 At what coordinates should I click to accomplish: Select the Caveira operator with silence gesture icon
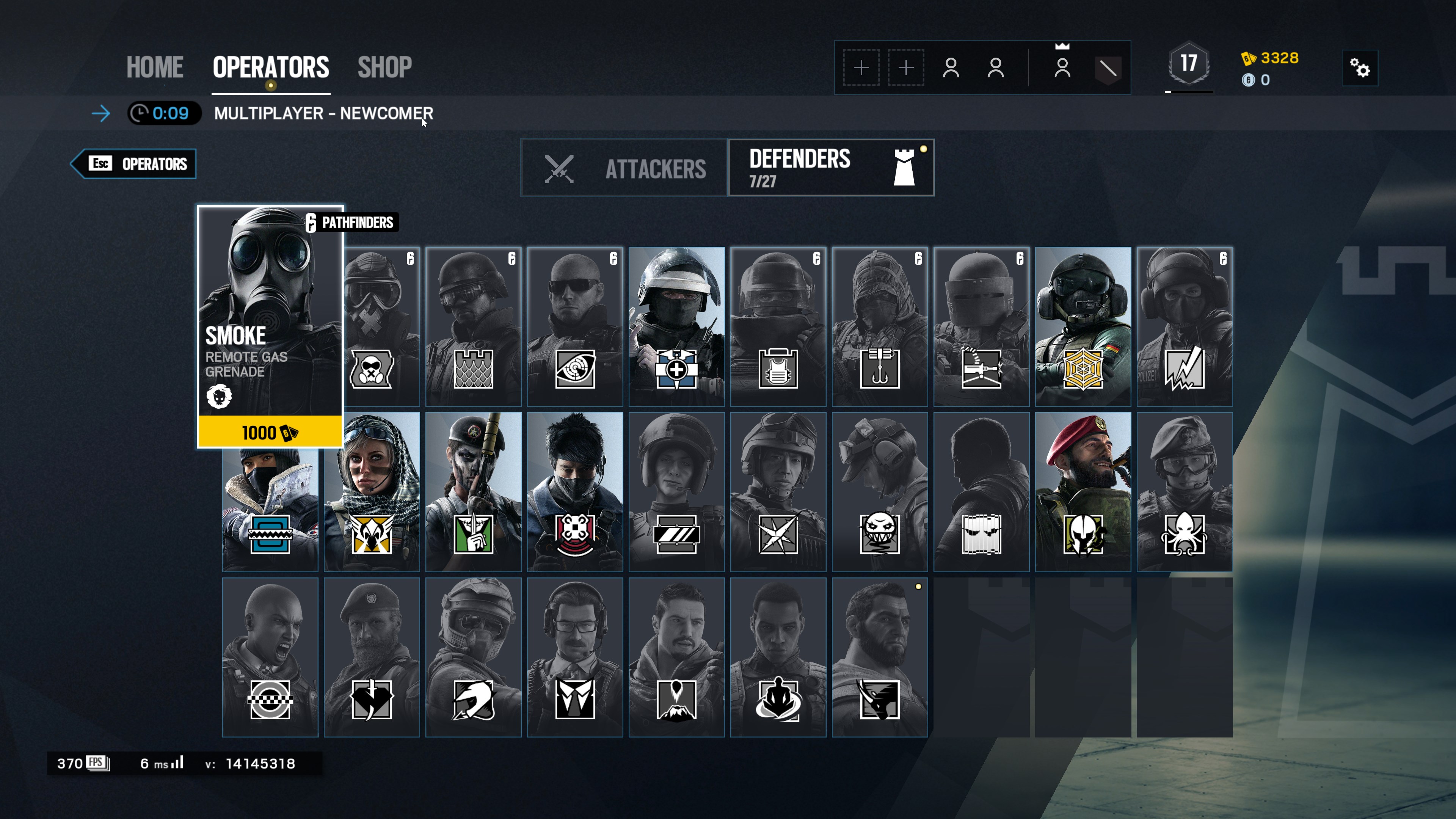(473, 491)
